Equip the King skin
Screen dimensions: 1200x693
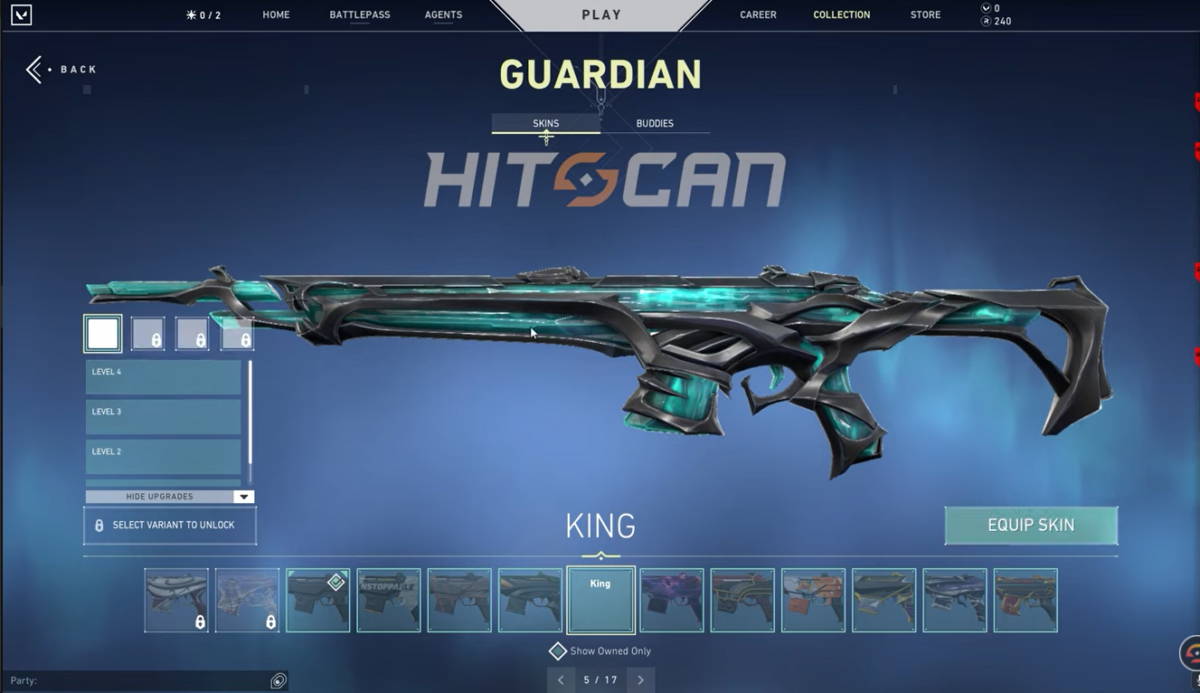pos(1030,525)
